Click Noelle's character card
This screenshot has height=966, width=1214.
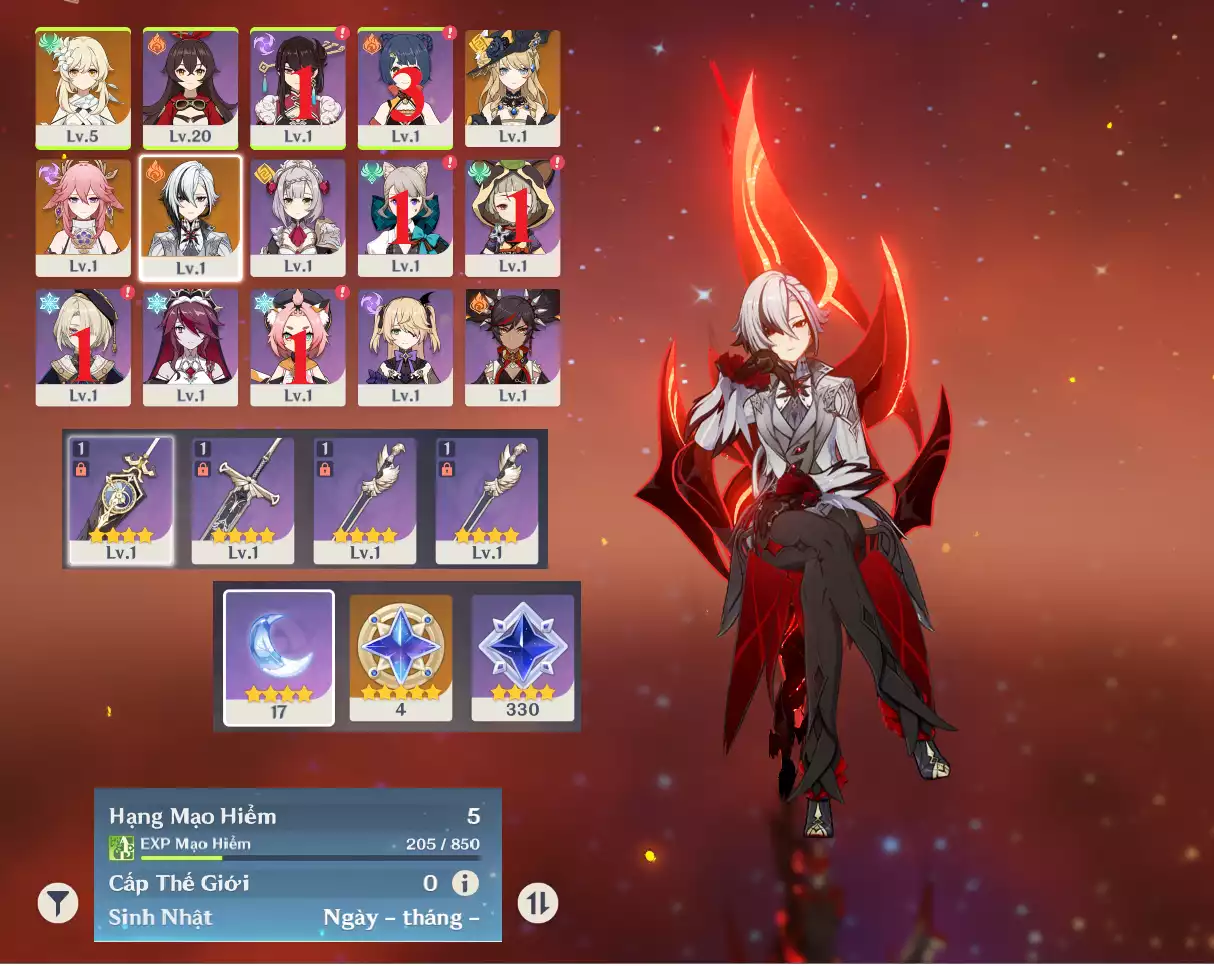tap(298, 217)
